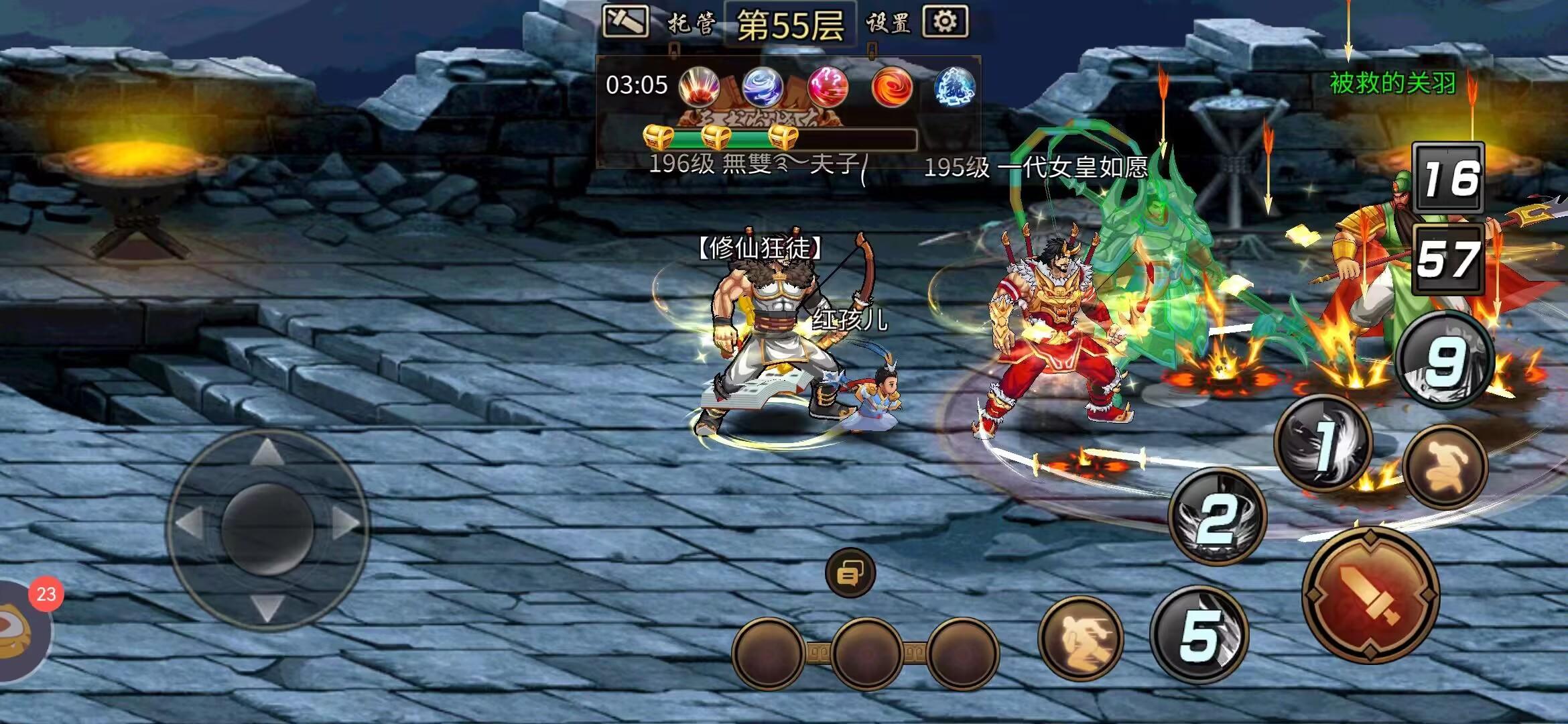This screenshot has width=1568, height=724.
Task: Open the second treasure chest icon
Action: click(719, 137)
